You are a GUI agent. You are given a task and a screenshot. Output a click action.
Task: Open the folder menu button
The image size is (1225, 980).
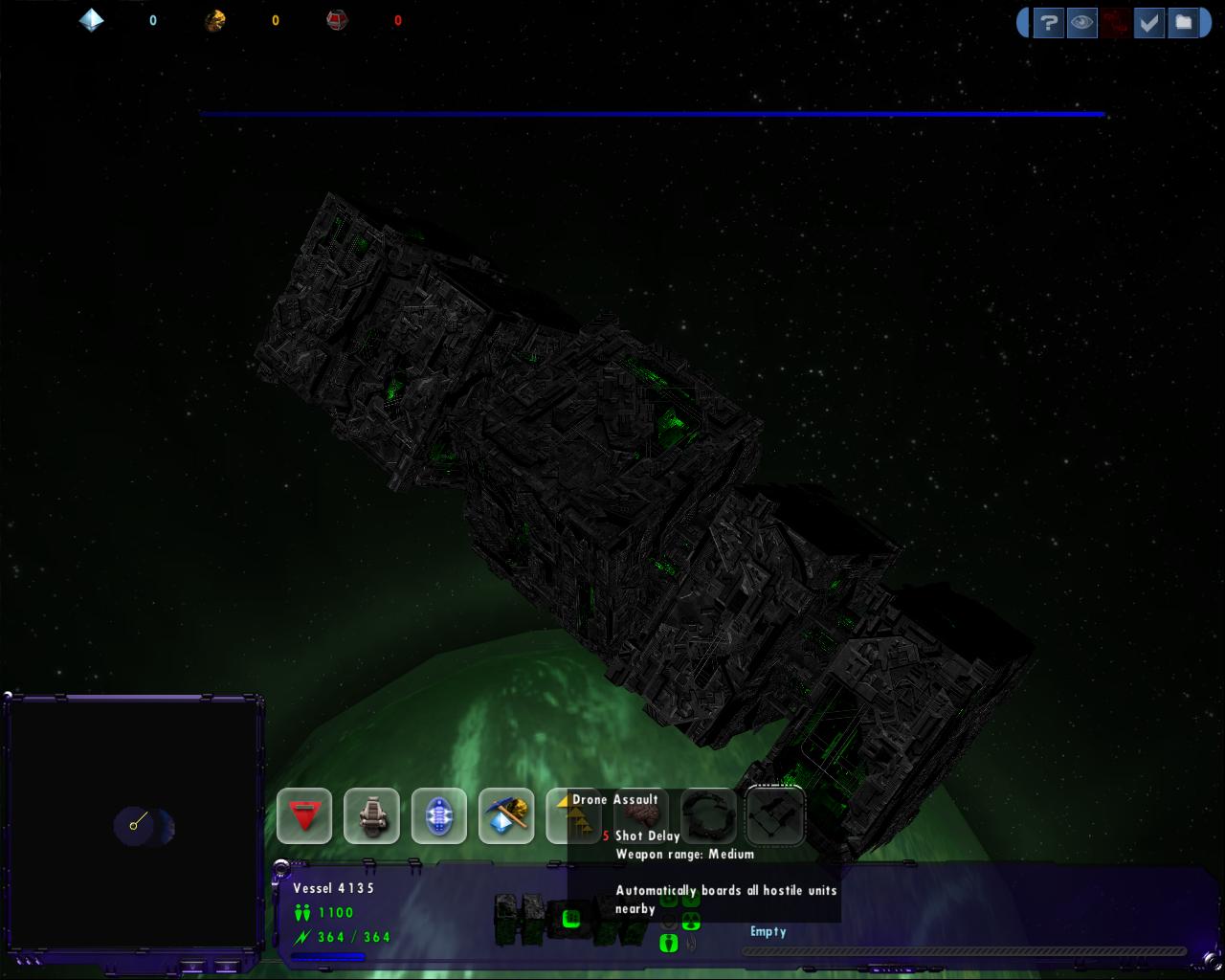pyautogui.click(x=1184, y=22)
